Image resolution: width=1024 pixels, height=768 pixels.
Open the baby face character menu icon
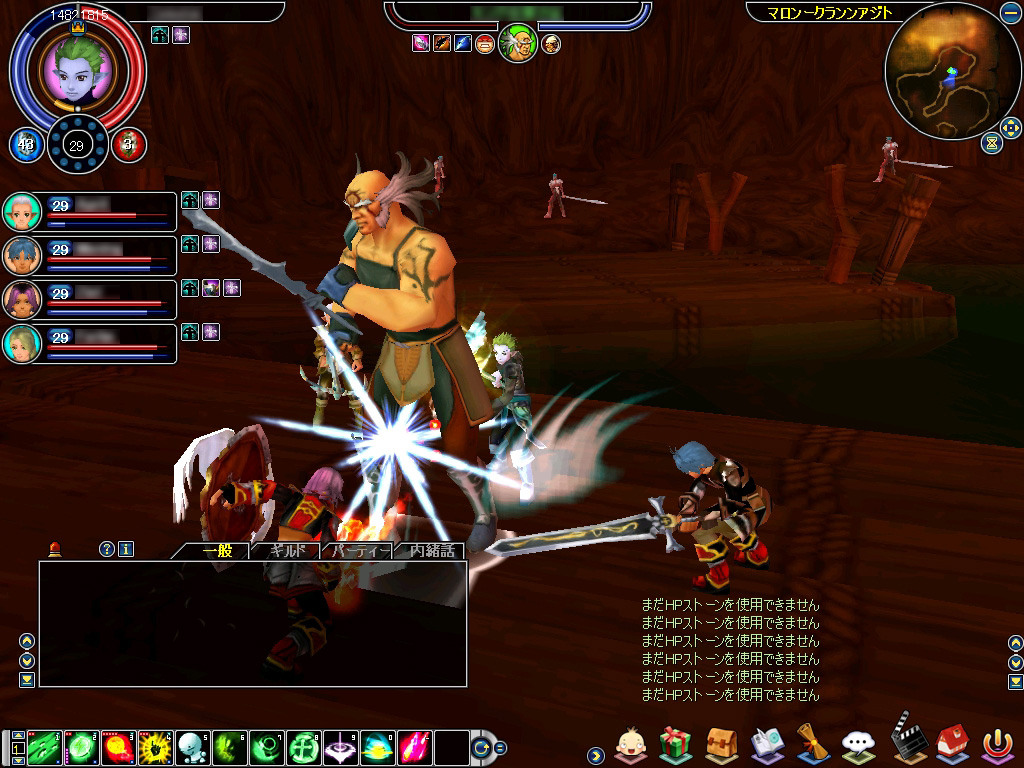(x=630, y=743)
